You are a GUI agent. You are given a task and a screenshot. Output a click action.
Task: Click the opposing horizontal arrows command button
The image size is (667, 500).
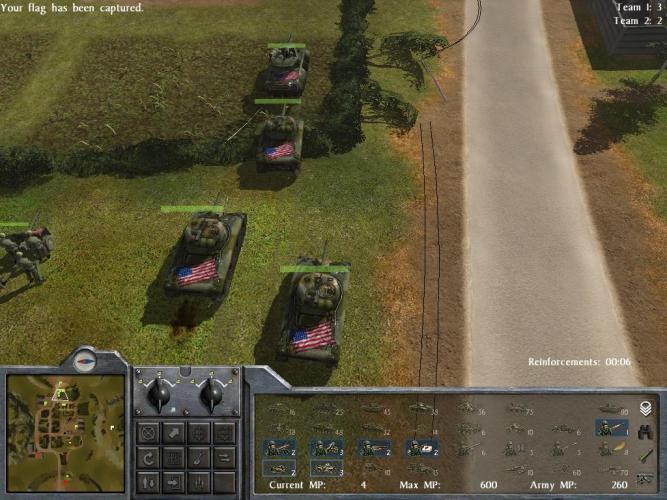224,457
